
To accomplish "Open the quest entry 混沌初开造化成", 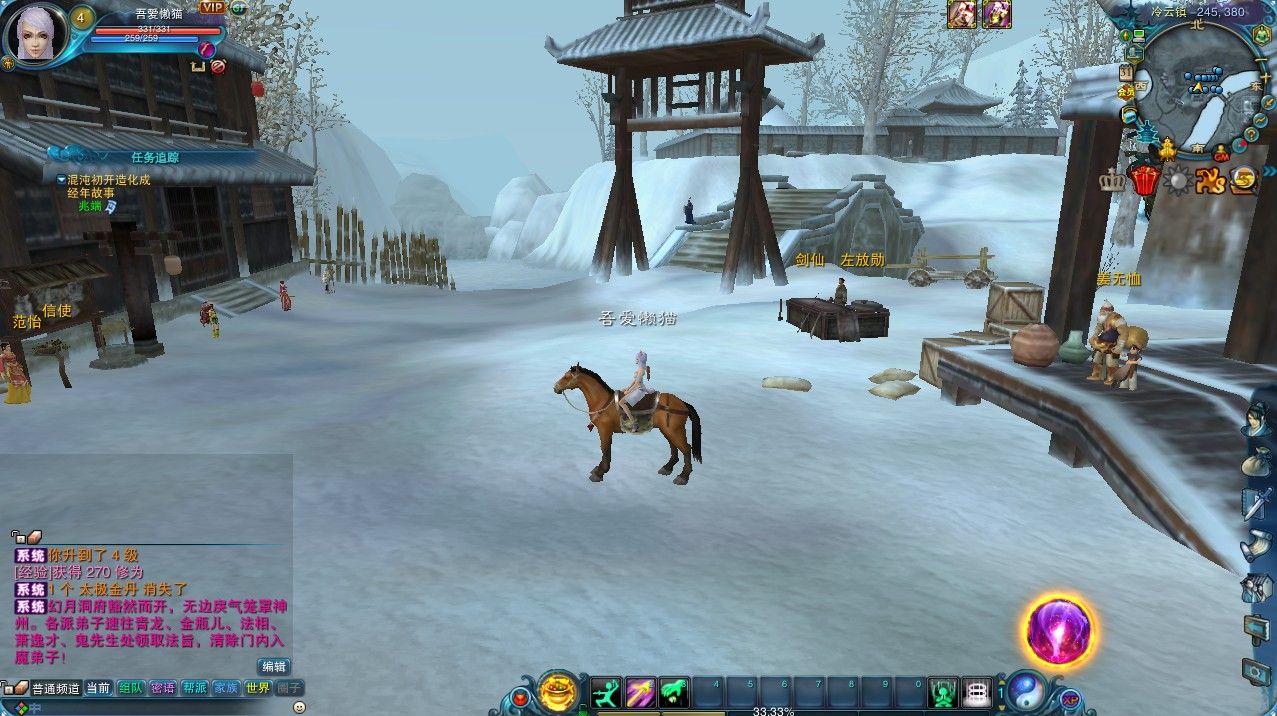I will click(x=108, y=180).
